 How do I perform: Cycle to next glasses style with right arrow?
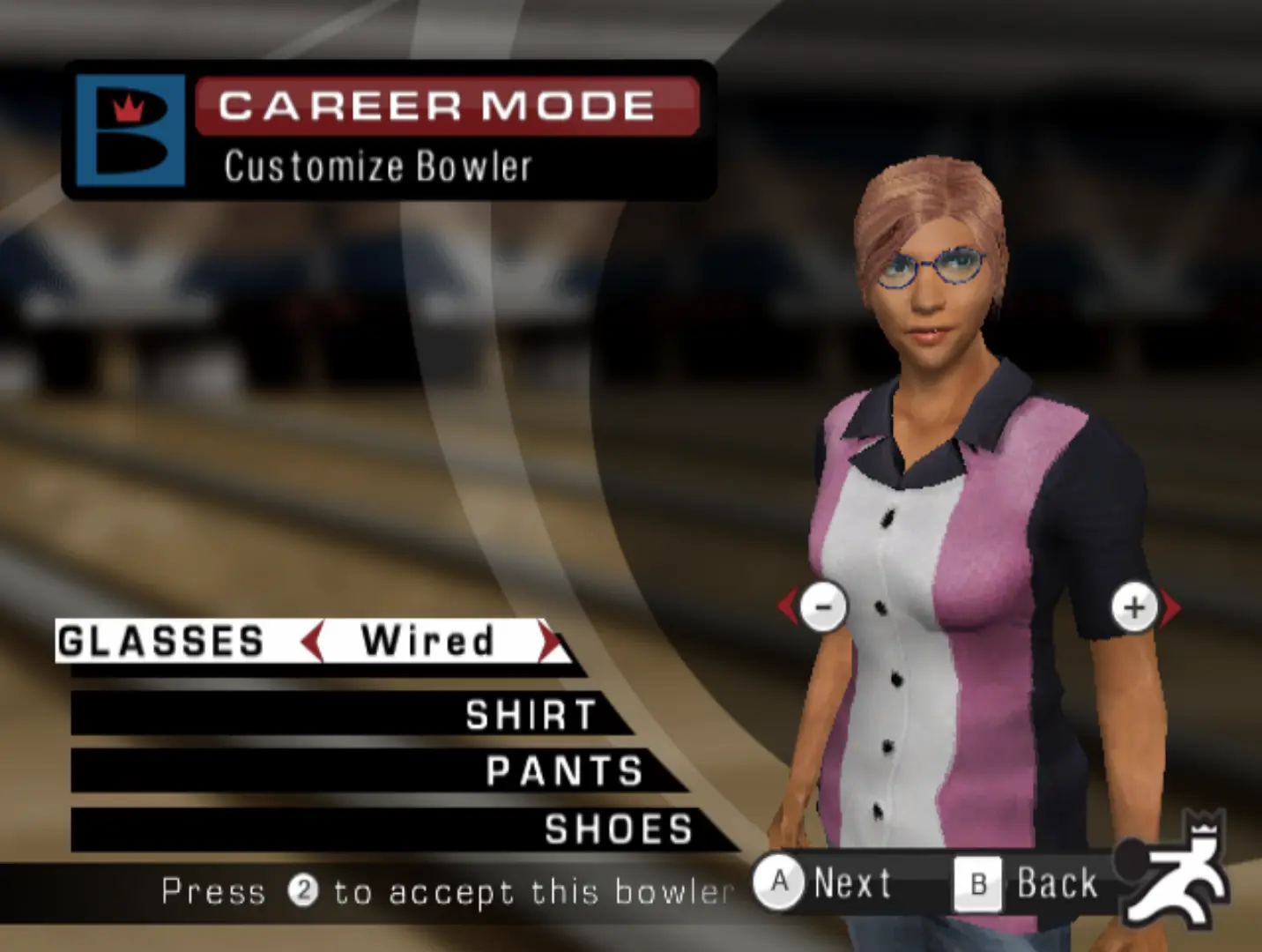coord(552,642)
